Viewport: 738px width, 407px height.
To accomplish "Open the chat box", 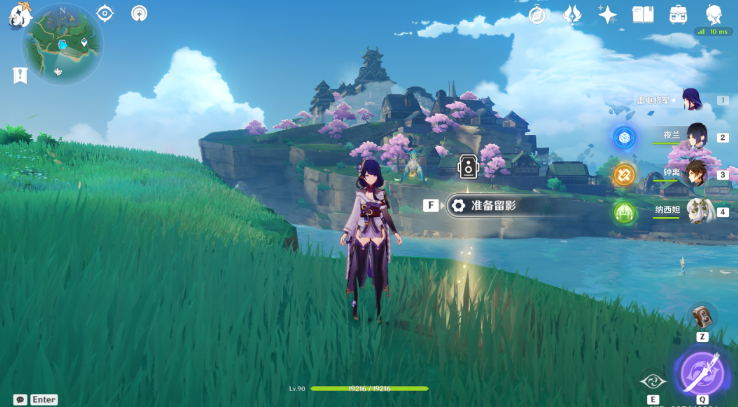I will coord(35,399).
